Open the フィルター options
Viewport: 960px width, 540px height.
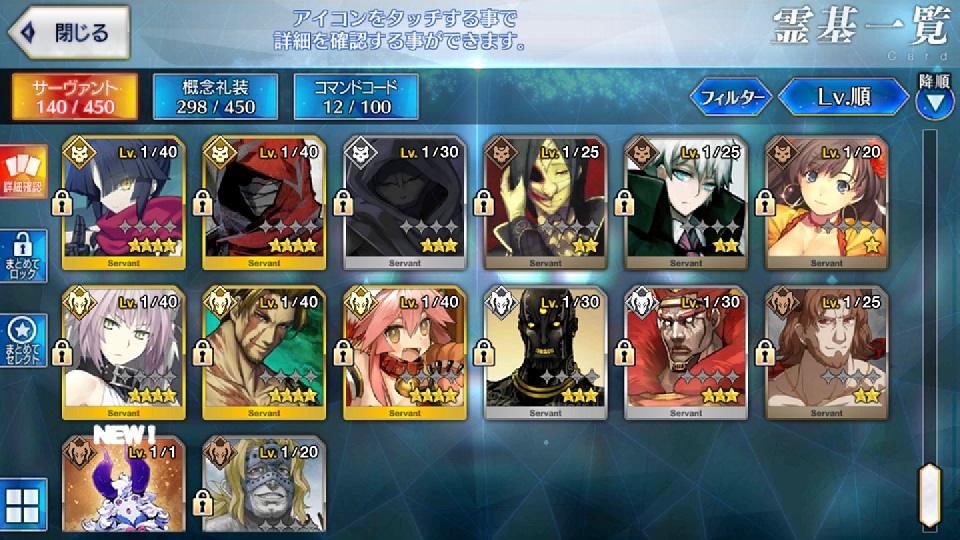(x=731, y=97)
